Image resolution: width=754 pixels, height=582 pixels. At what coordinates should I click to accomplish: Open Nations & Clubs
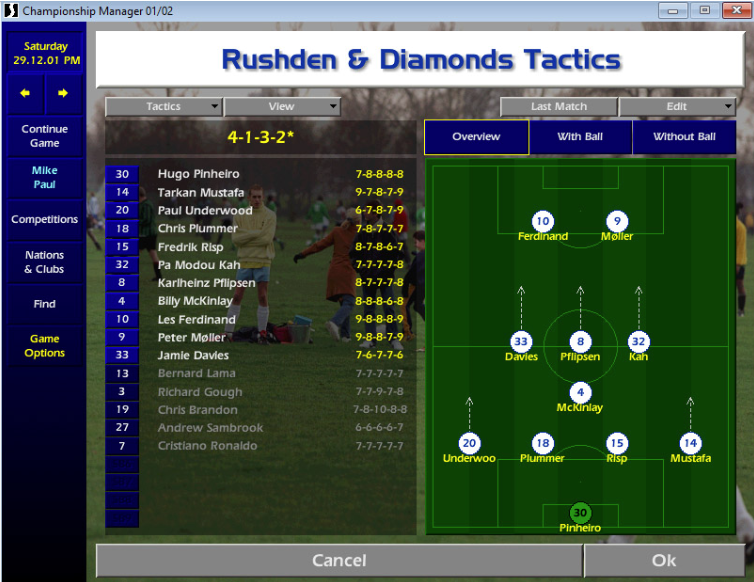[x=44, y=262]
